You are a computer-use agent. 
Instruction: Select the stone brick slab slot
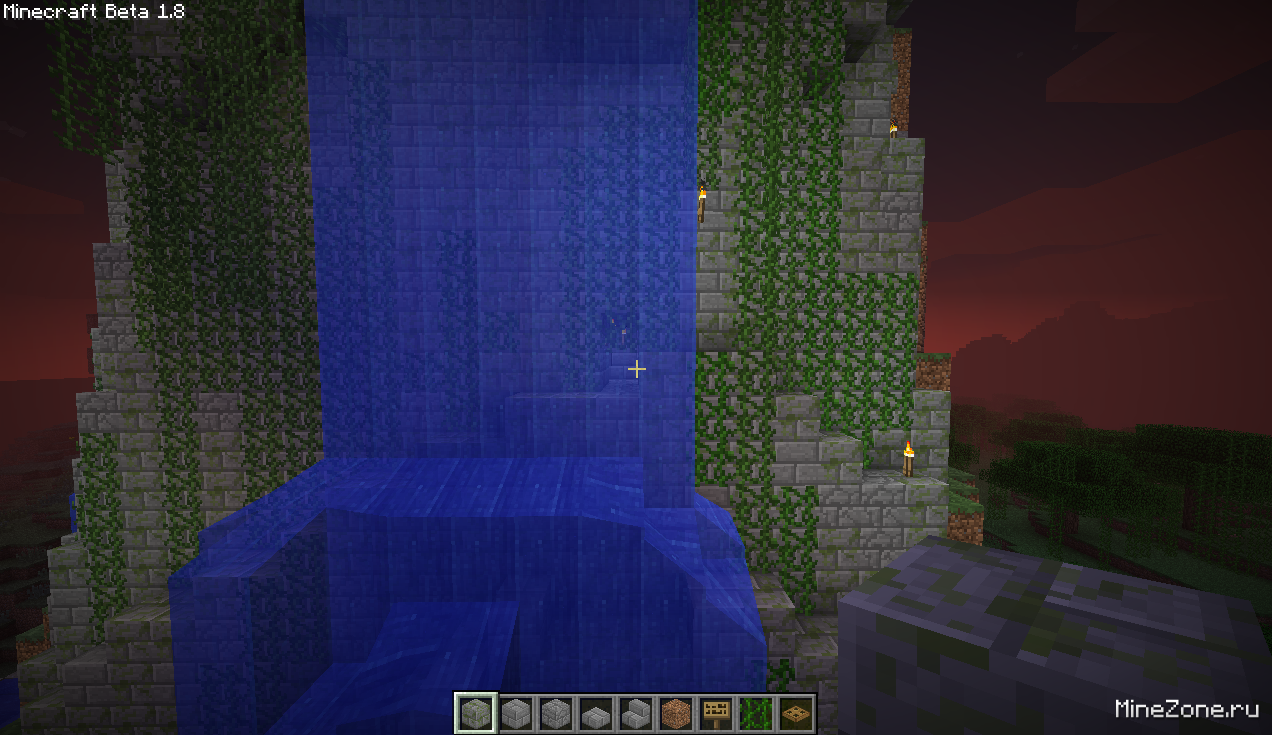click(x=595, y=714)
